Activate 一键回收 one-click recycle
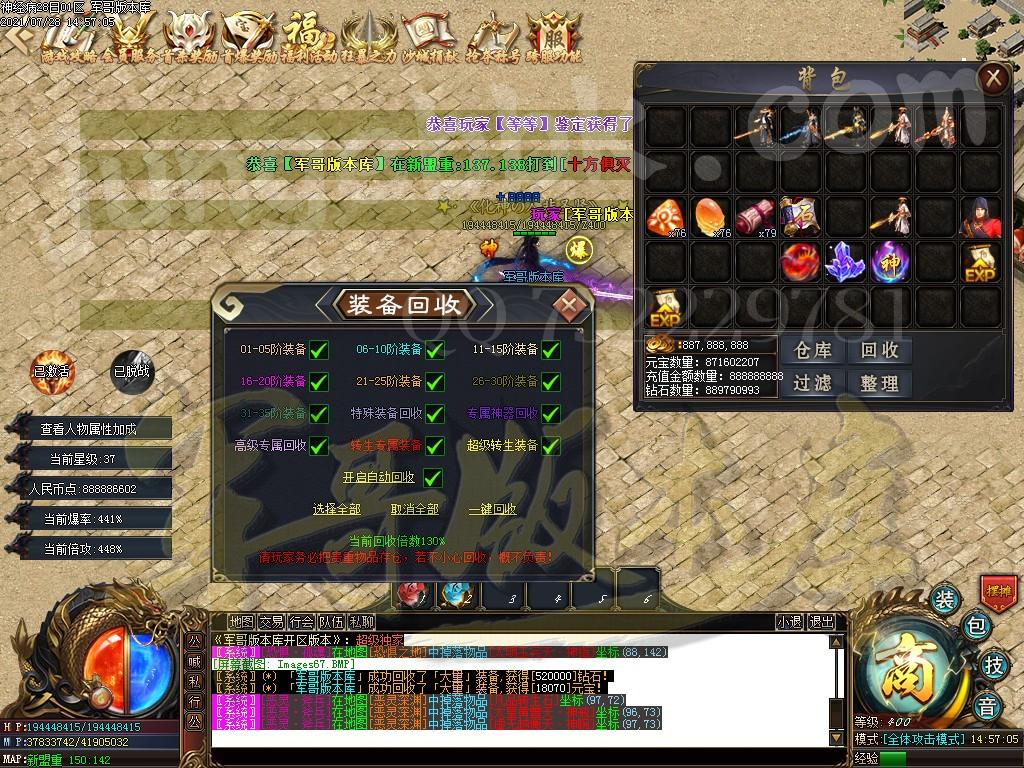Screen dimensions: 1024x768 493,509
